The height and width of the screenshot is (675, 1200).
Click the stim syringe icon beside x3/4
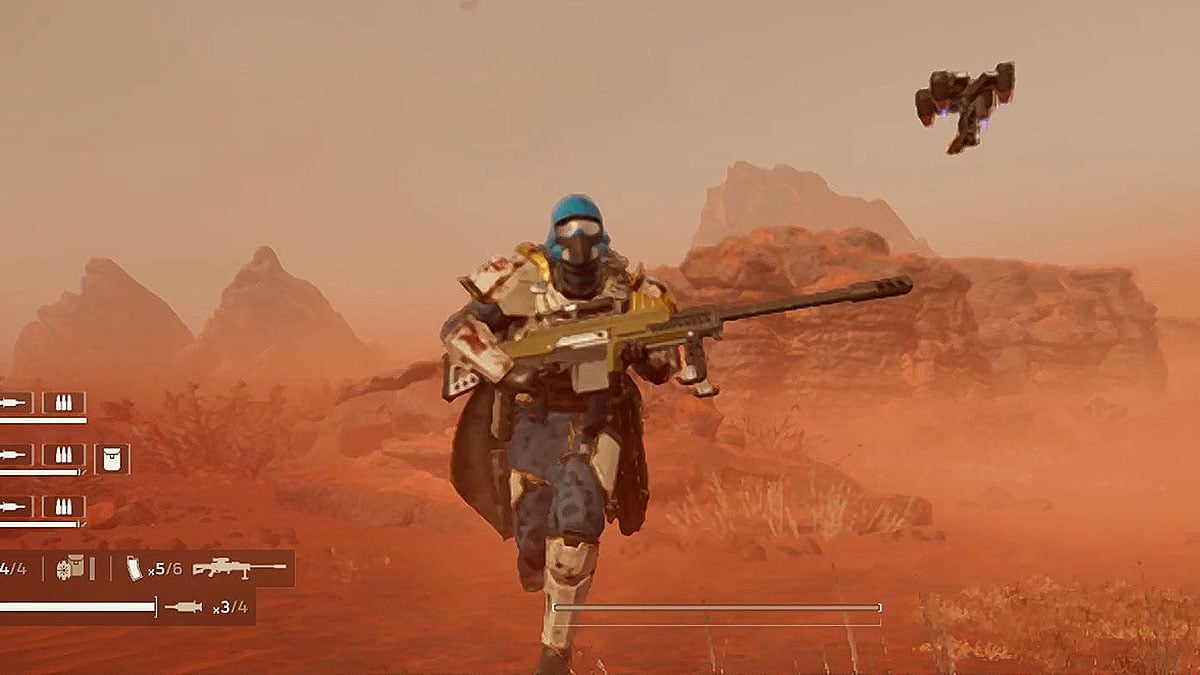pos(183,607)
